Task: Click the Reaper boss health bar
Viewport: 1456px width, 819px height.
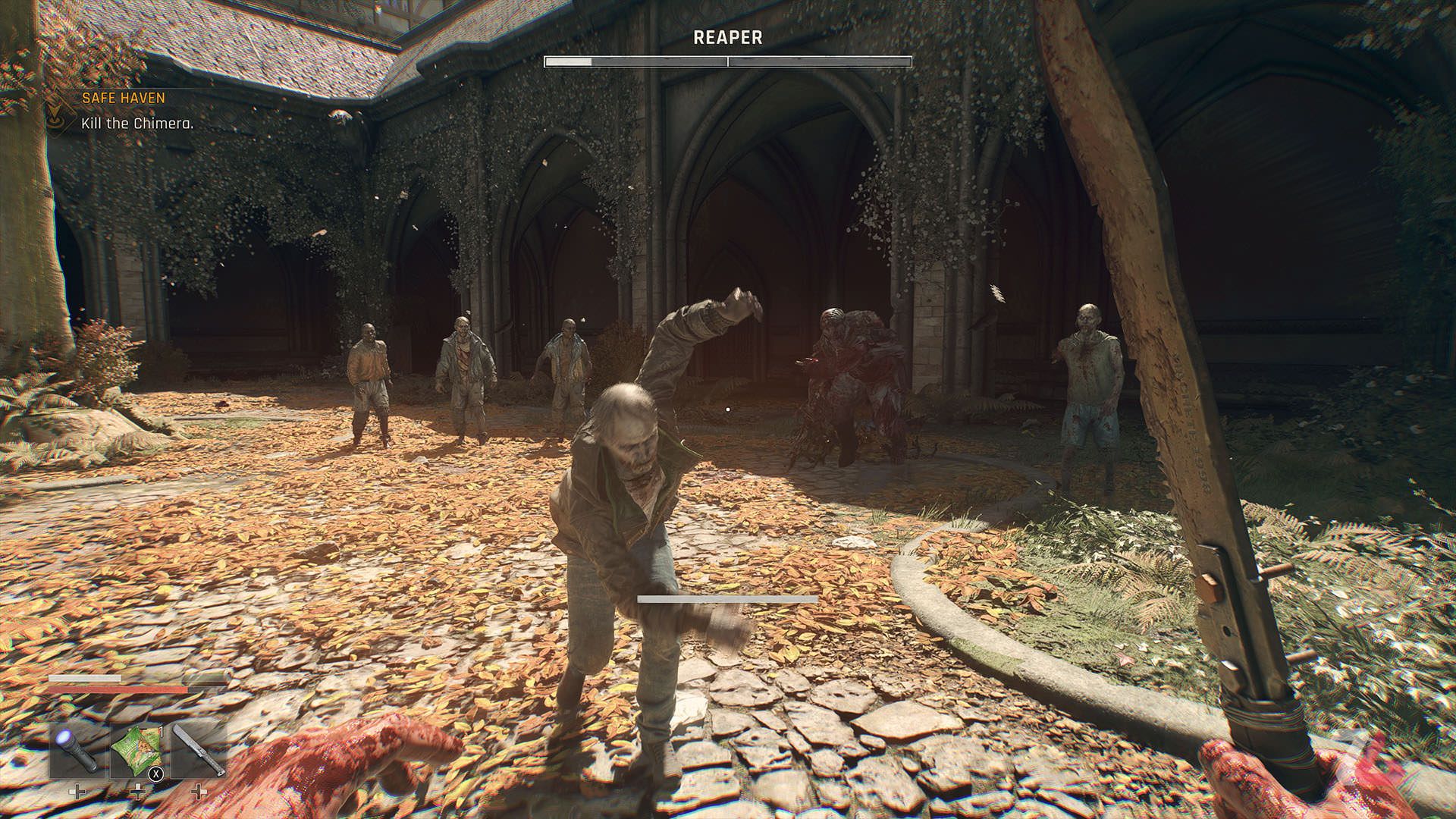Action: pyautogui.click(x=726, y=61)
